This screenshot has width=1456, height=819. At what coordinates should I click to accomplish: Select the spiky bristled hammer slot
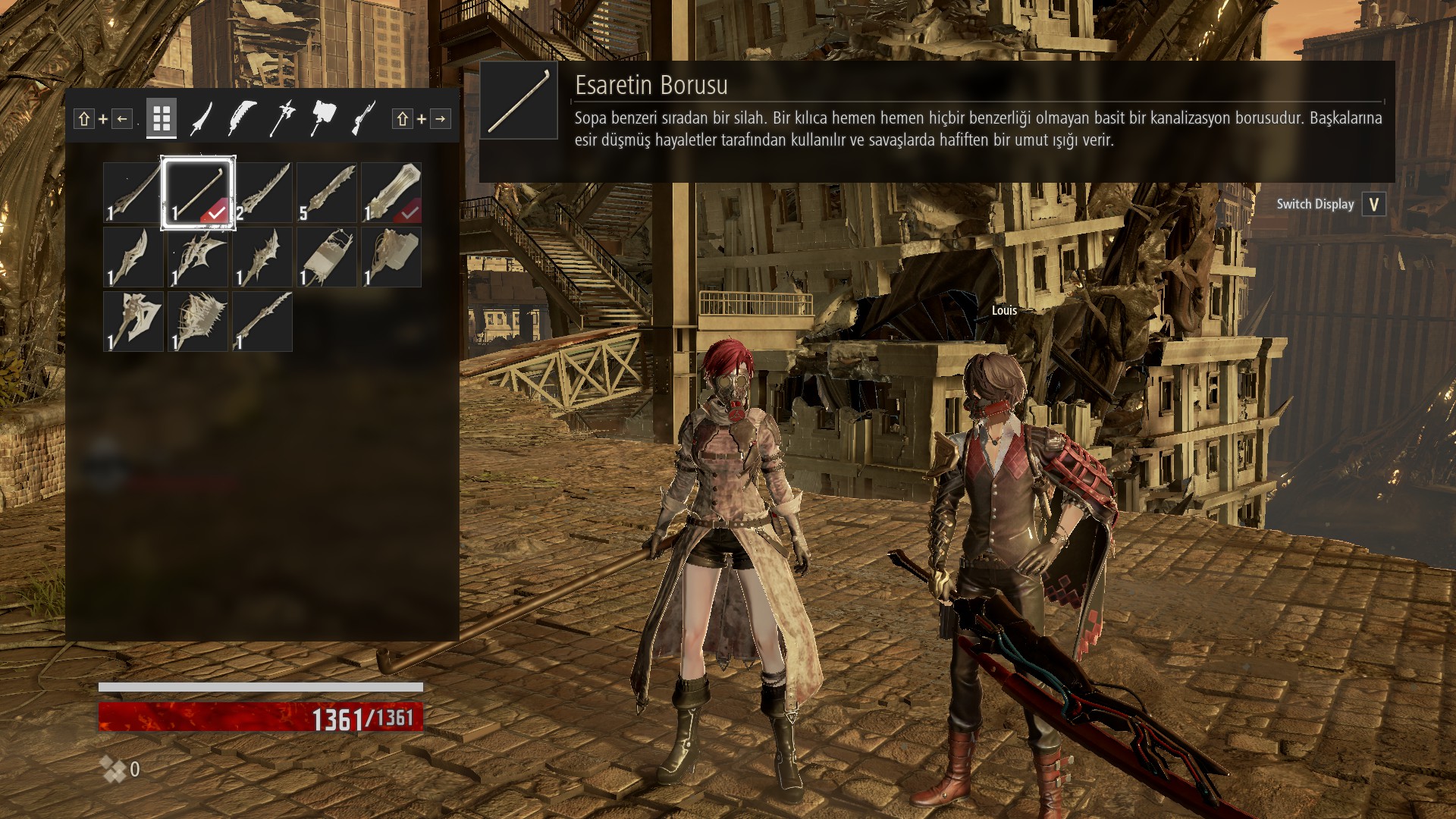click(198, 322)
